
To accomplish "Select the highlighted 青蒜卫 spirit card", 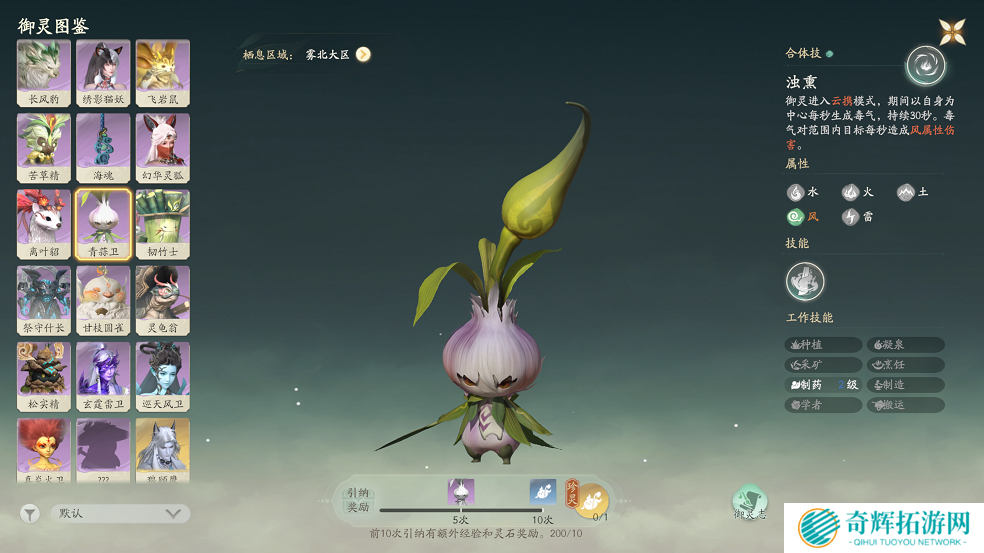I will click(x=103, y=223).
